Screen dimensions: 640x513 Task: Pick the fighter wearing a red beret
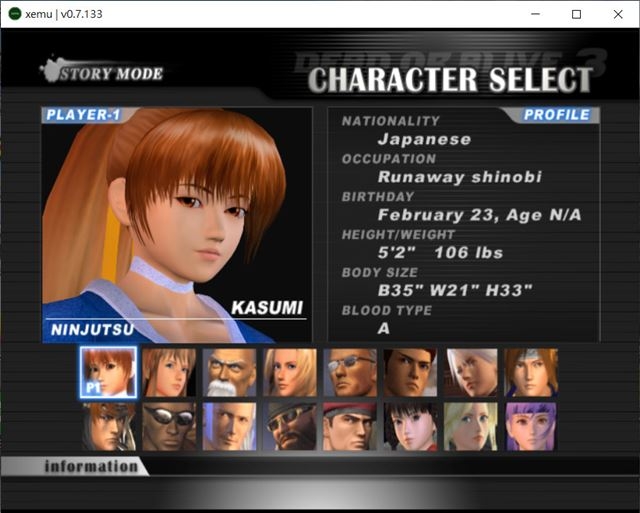point(350,426)
